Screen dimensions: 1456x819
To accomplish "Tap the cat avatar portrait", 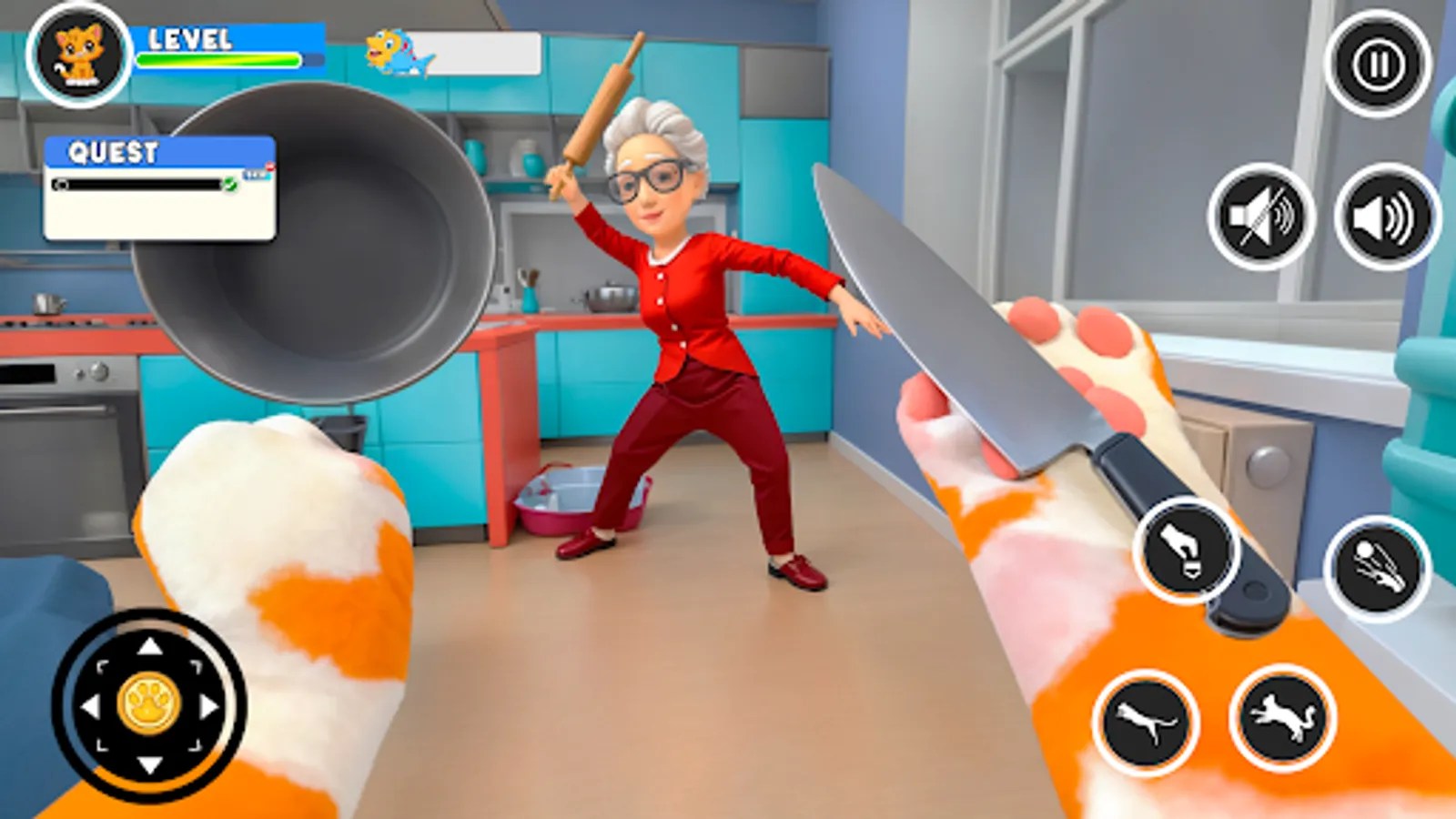I will tap(78, 54).
